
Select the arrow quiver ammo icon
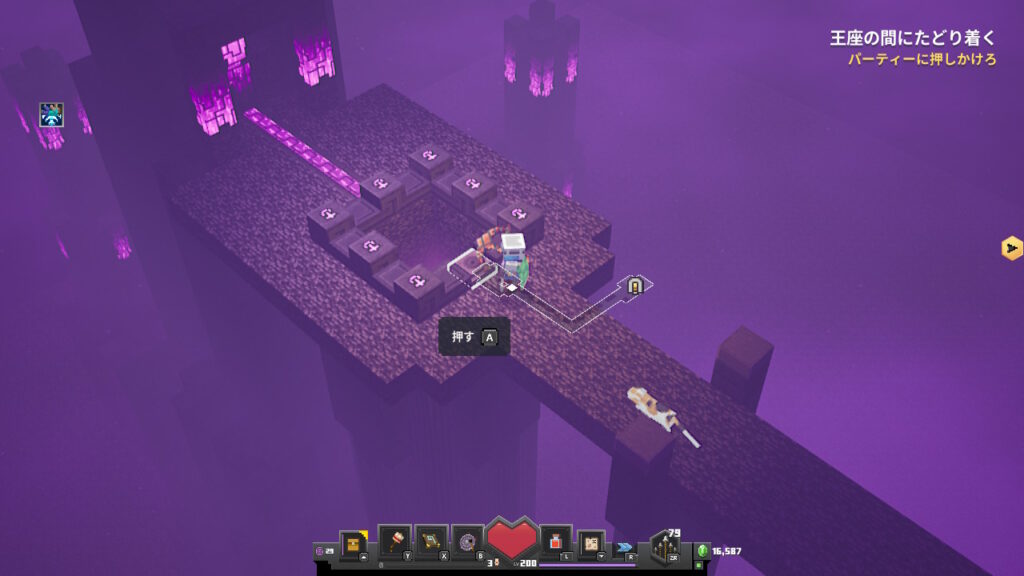tap(665, 546)
